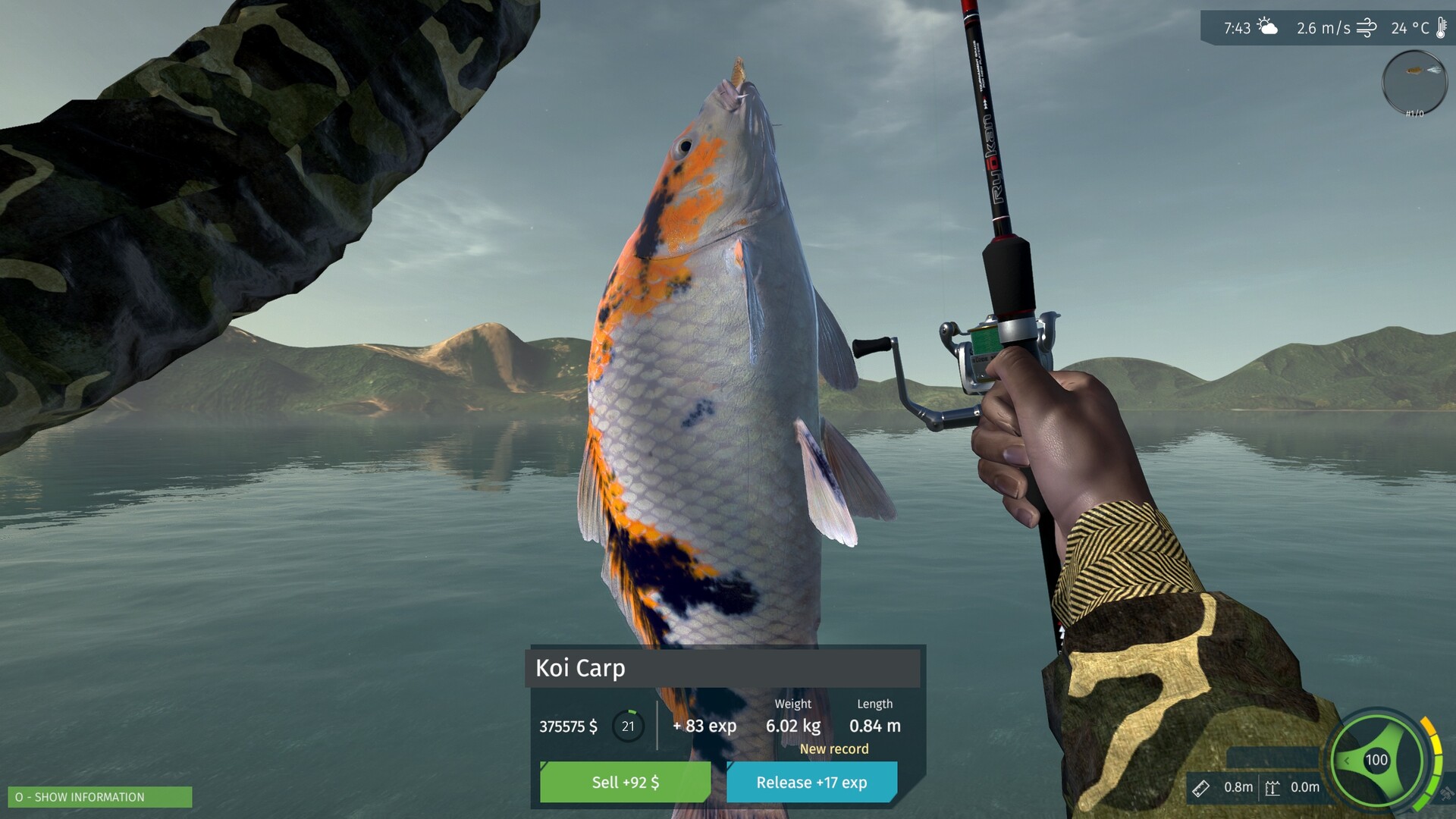Image resolution: width=1456 pixels, height=819 pixels.
Task: Click the level 21 progress ring
Action: 627,726
